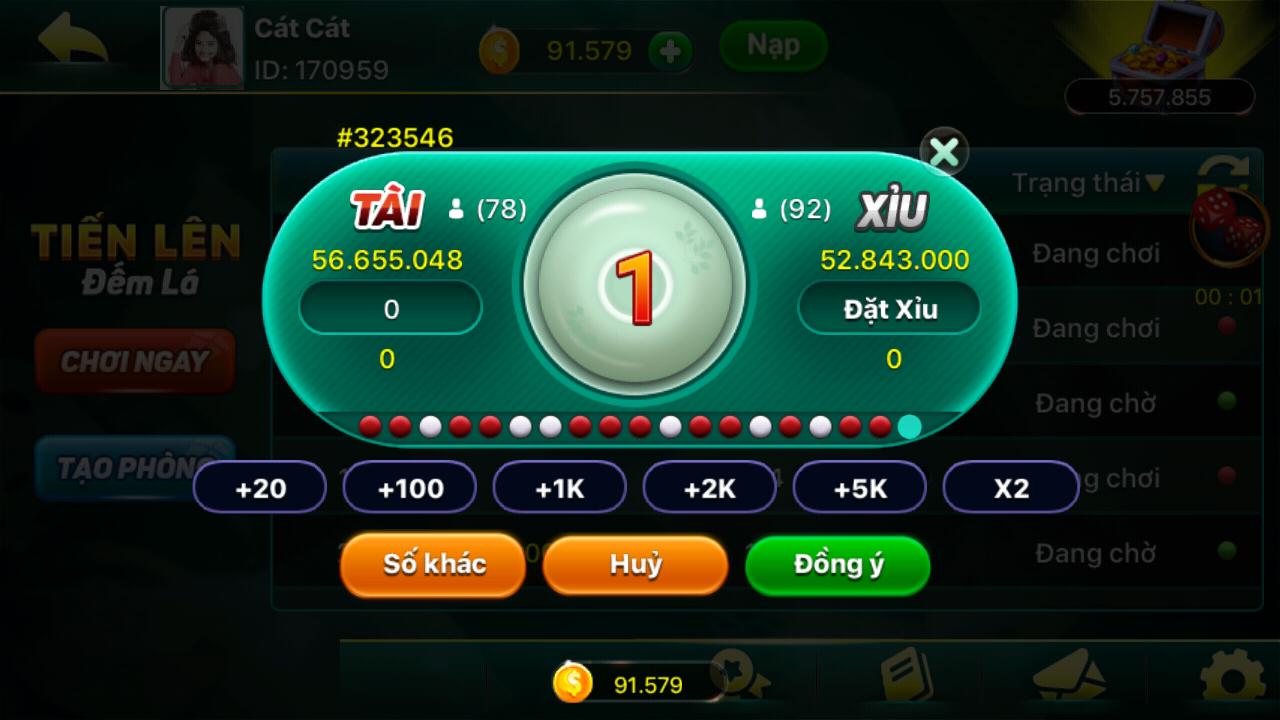This screenshot has height=720, width=1280.
Task: Go back with the yellow arrow
Action: click(x=72, y=42)
